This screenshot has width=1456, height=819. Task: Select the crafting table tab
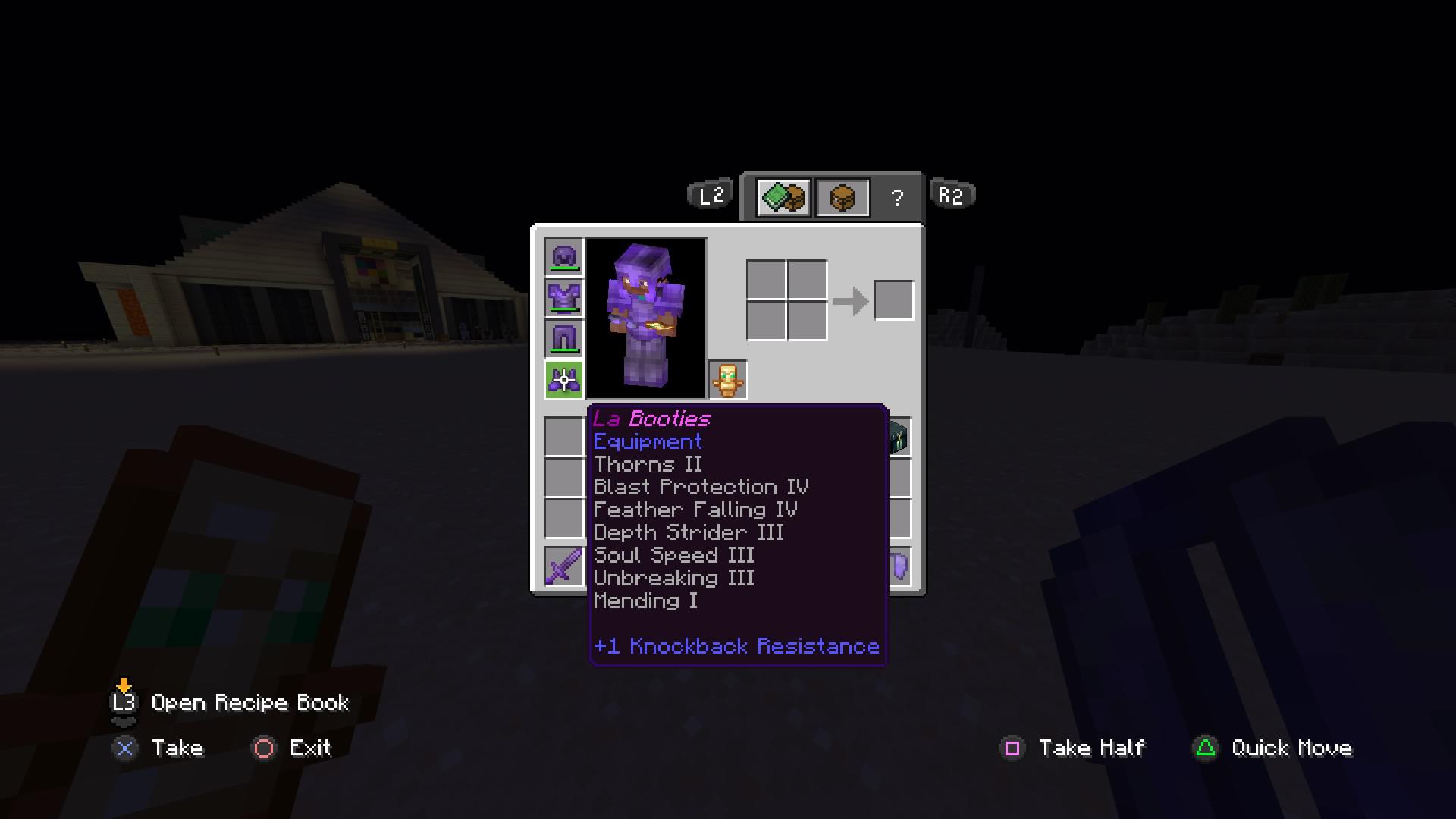[843, 196]
